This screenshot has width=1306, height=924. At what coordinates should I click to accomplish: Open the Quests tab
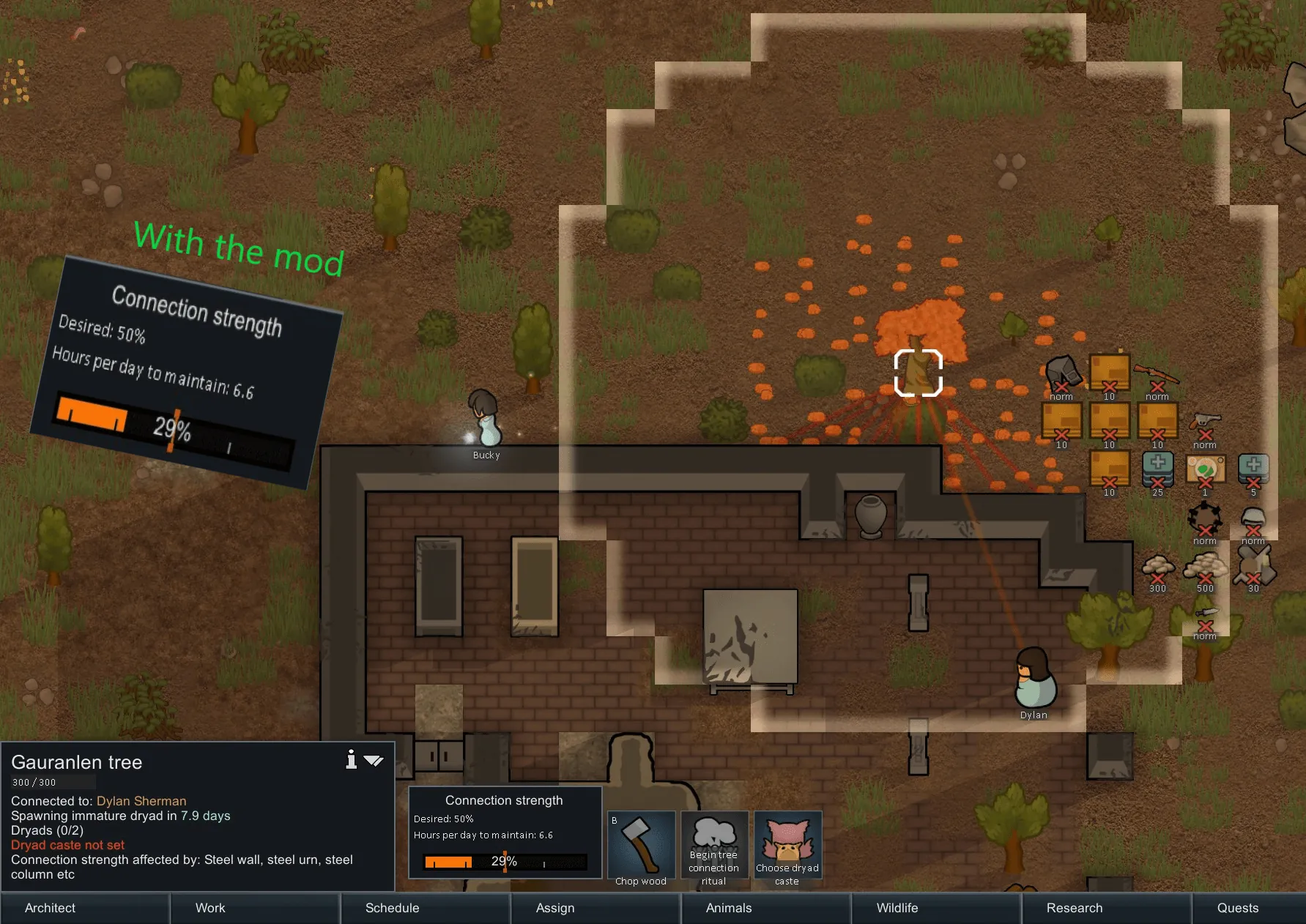1237,908
